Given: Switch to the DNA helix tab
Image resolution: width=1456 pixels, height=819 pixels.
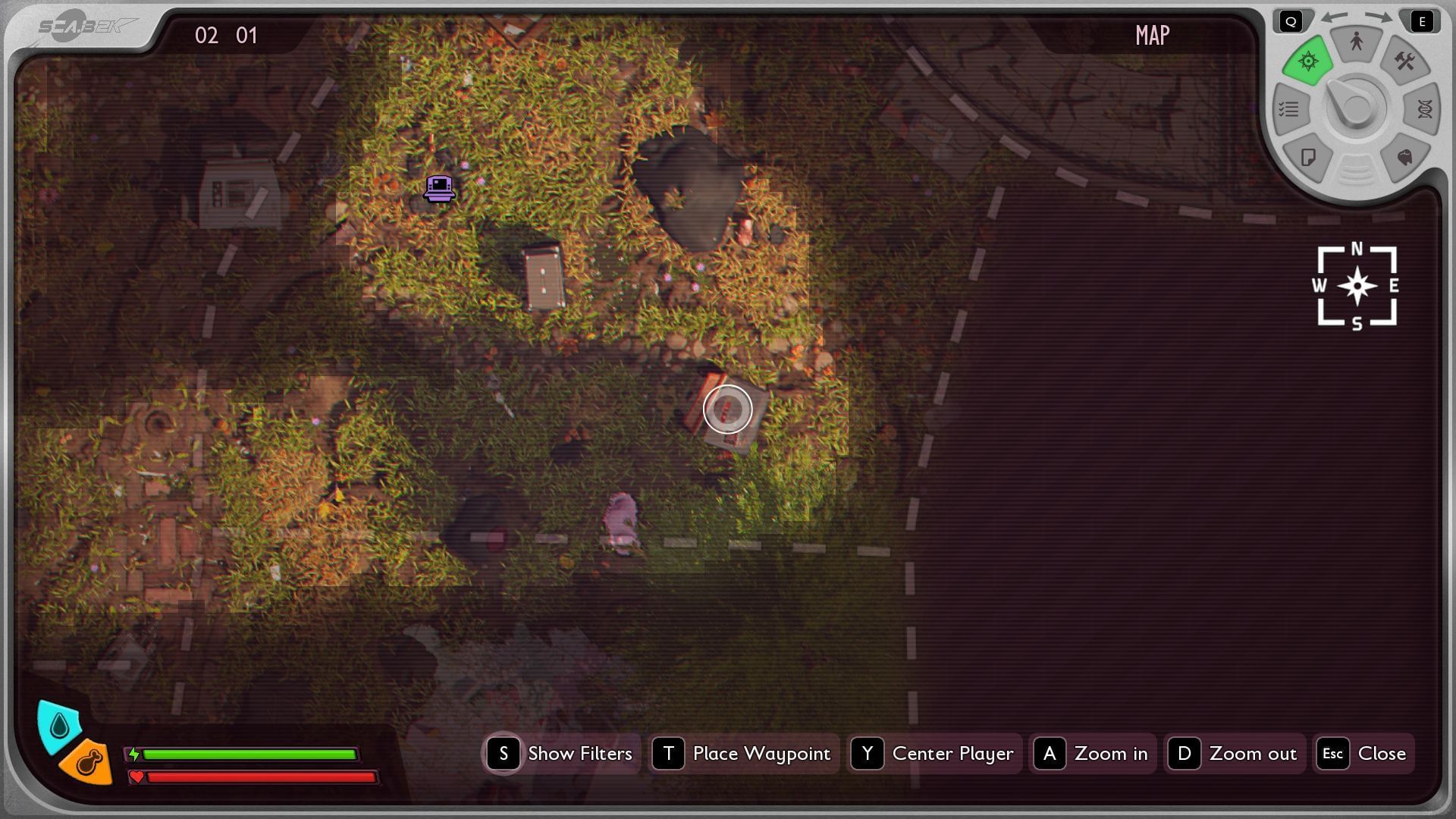Looking at the screenshot, I should 1424,109.
